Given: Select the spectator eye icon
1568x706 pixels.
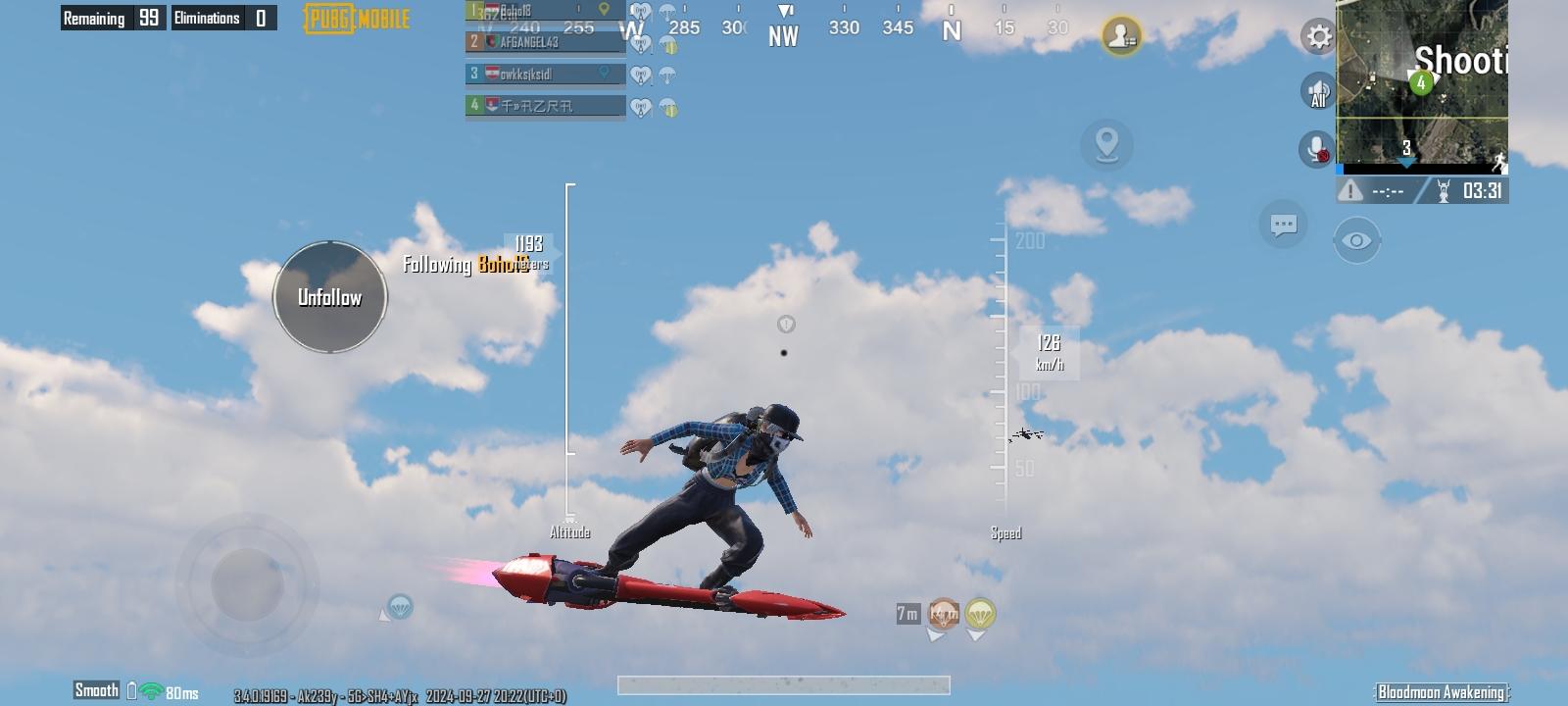Looking at the screenshot, I should [1356, 238].
